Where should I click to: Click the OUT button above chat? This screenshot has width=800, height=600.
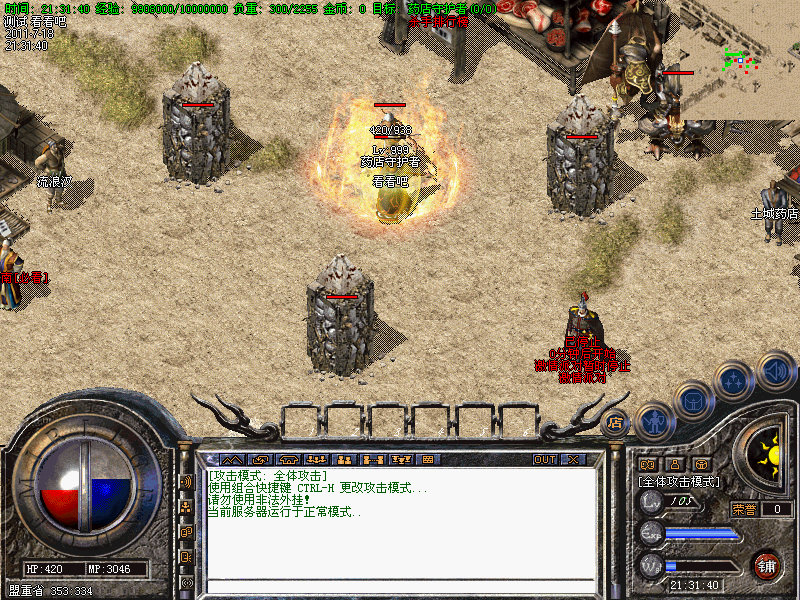point(545,460)
